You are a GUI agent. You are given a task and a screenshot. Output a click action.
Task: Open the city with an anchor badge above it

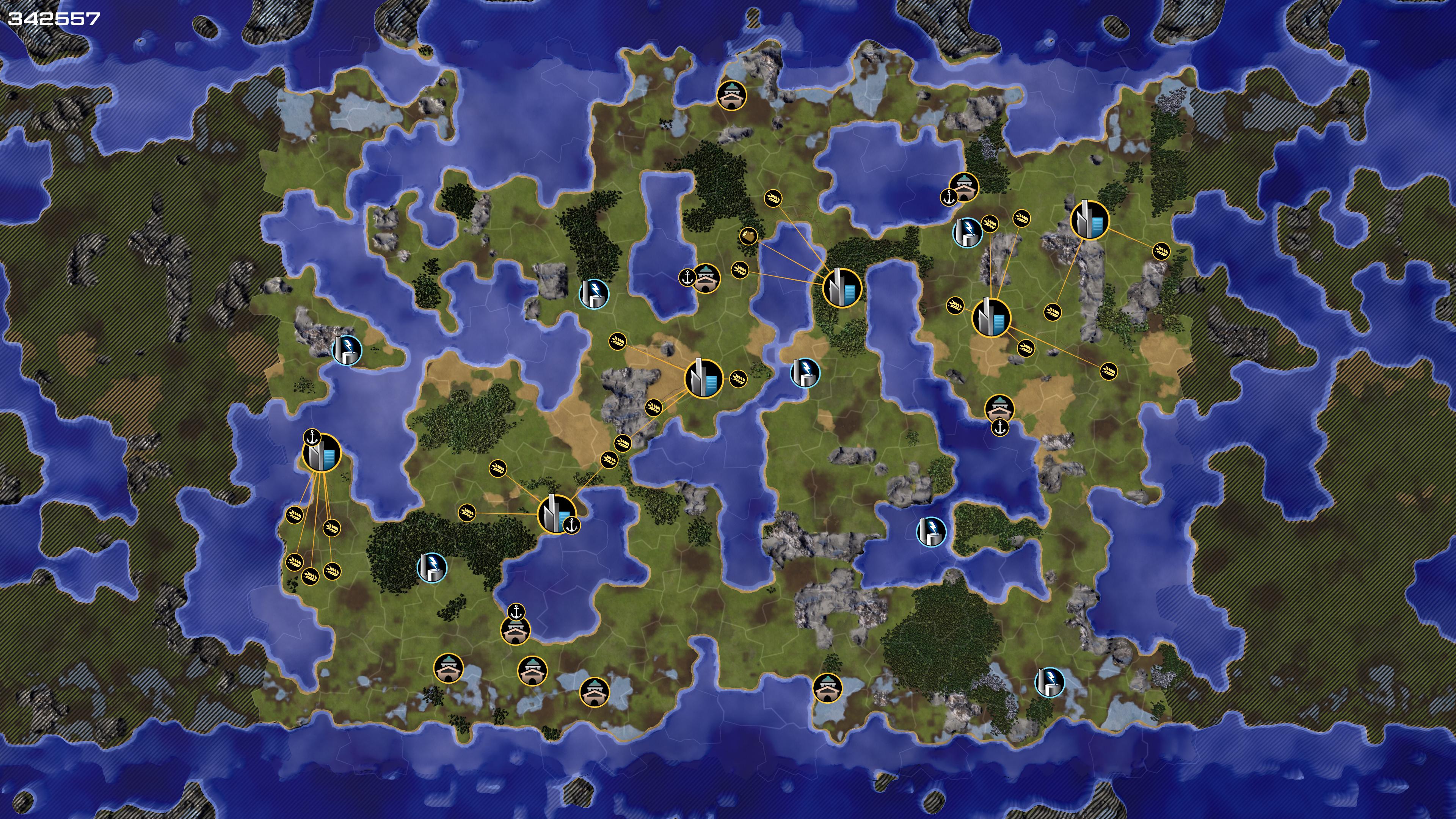[322, 453]
